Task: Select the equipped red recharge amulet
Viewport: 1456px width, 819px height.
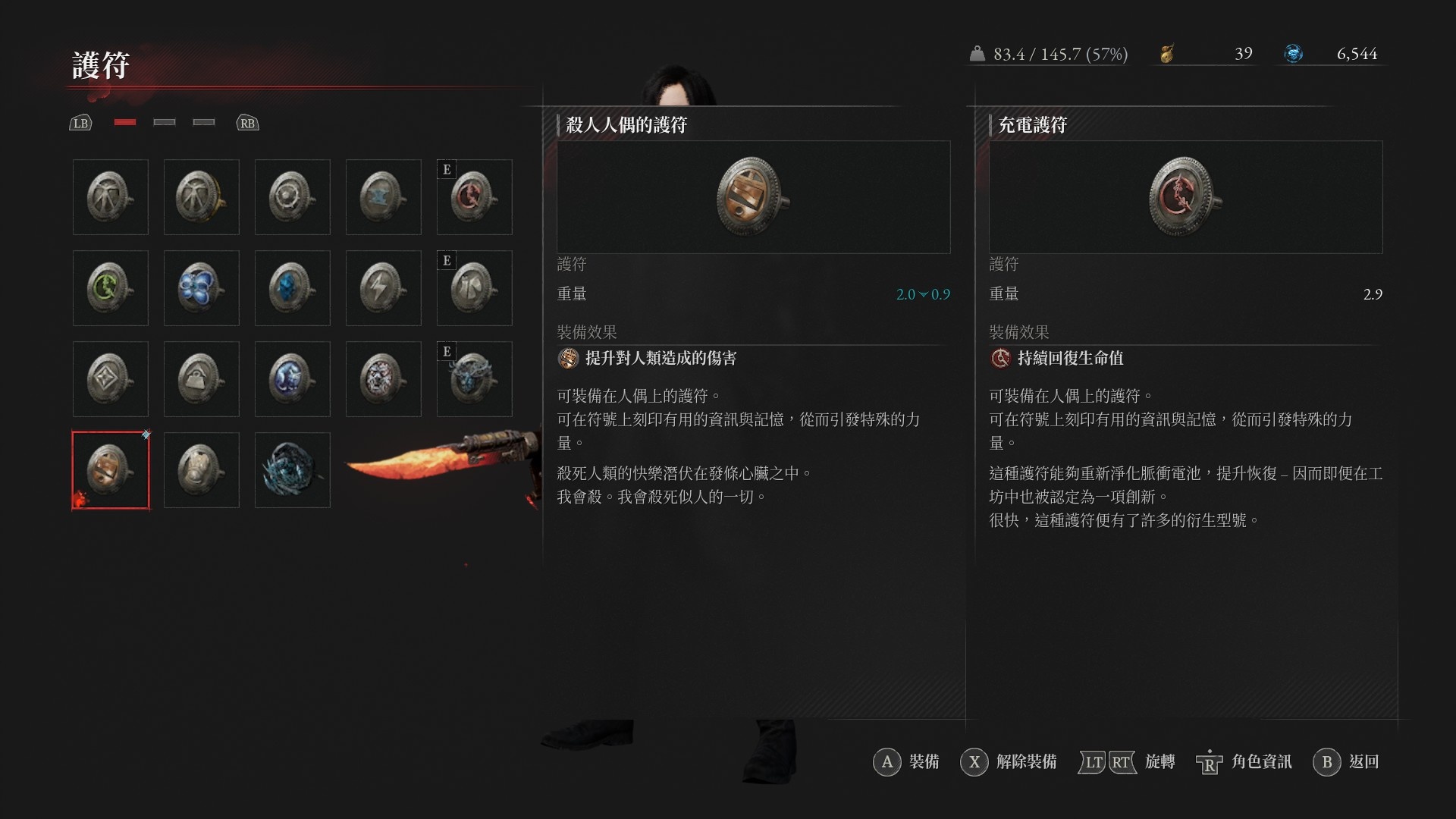Action: pyautogui.click(x=474, y=197)
